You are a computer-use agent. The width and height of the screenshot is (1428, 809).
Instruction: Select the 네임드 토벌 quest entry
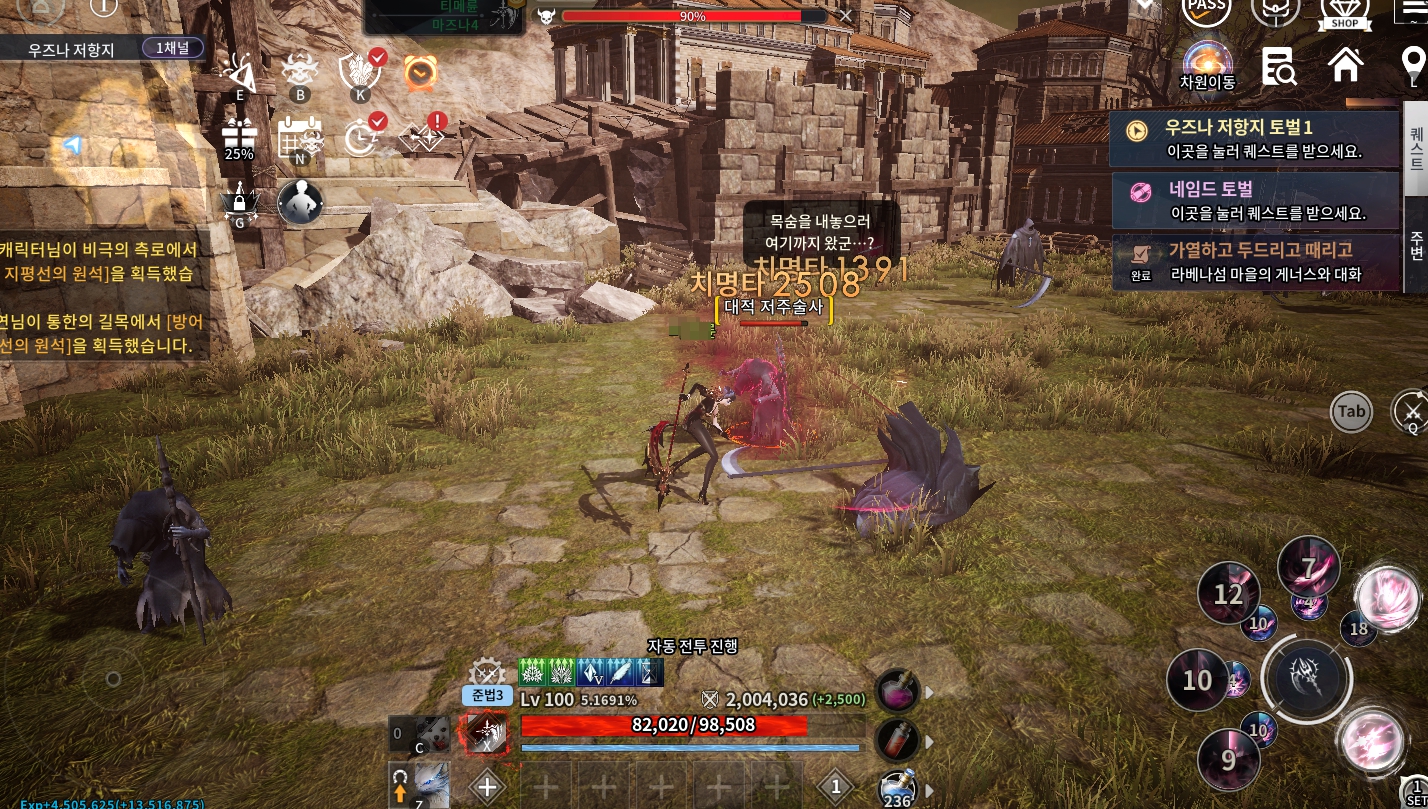point(1254,200)
